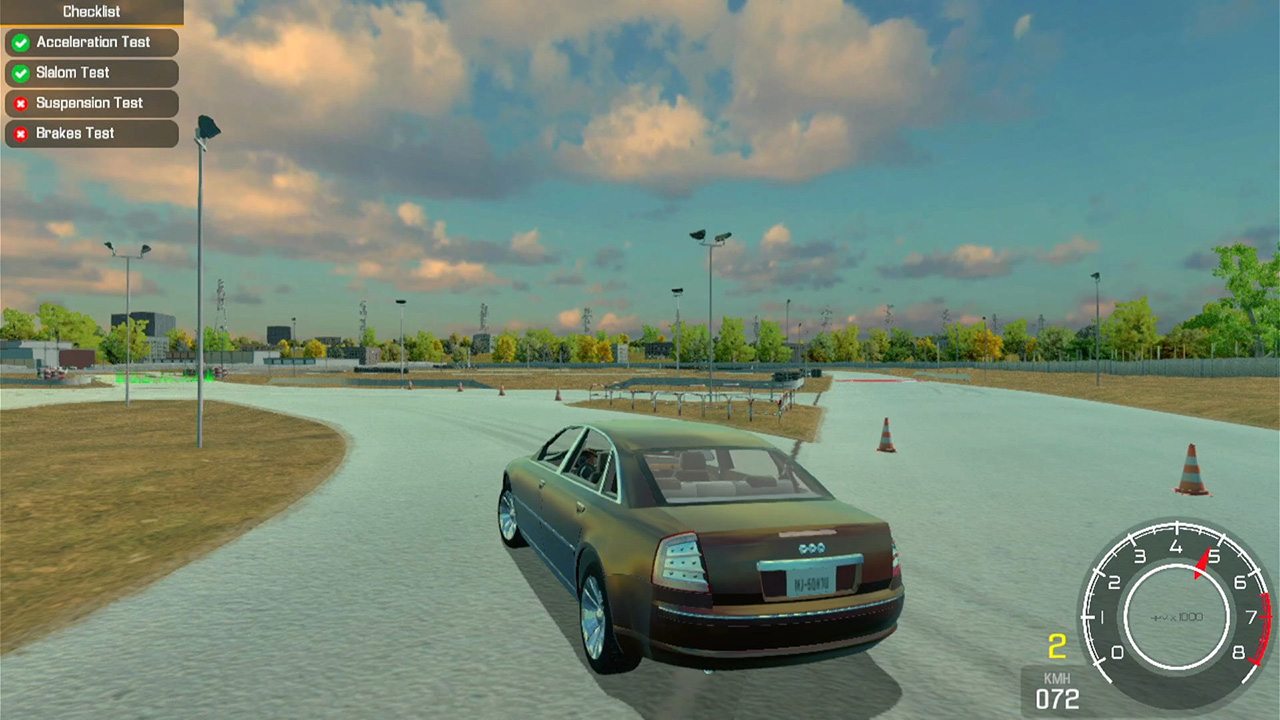1280x720 pixels.
Task: Click the yellow gear number 2 indicator
Action: coord(1057,646)
